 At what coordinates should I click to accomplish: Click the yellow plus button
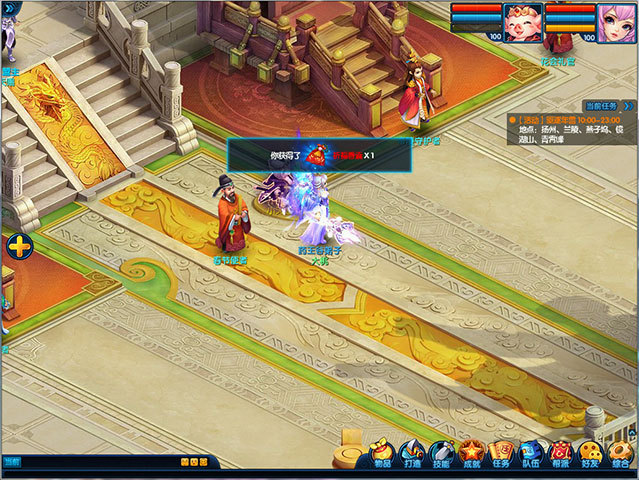(x=19, y=246)
